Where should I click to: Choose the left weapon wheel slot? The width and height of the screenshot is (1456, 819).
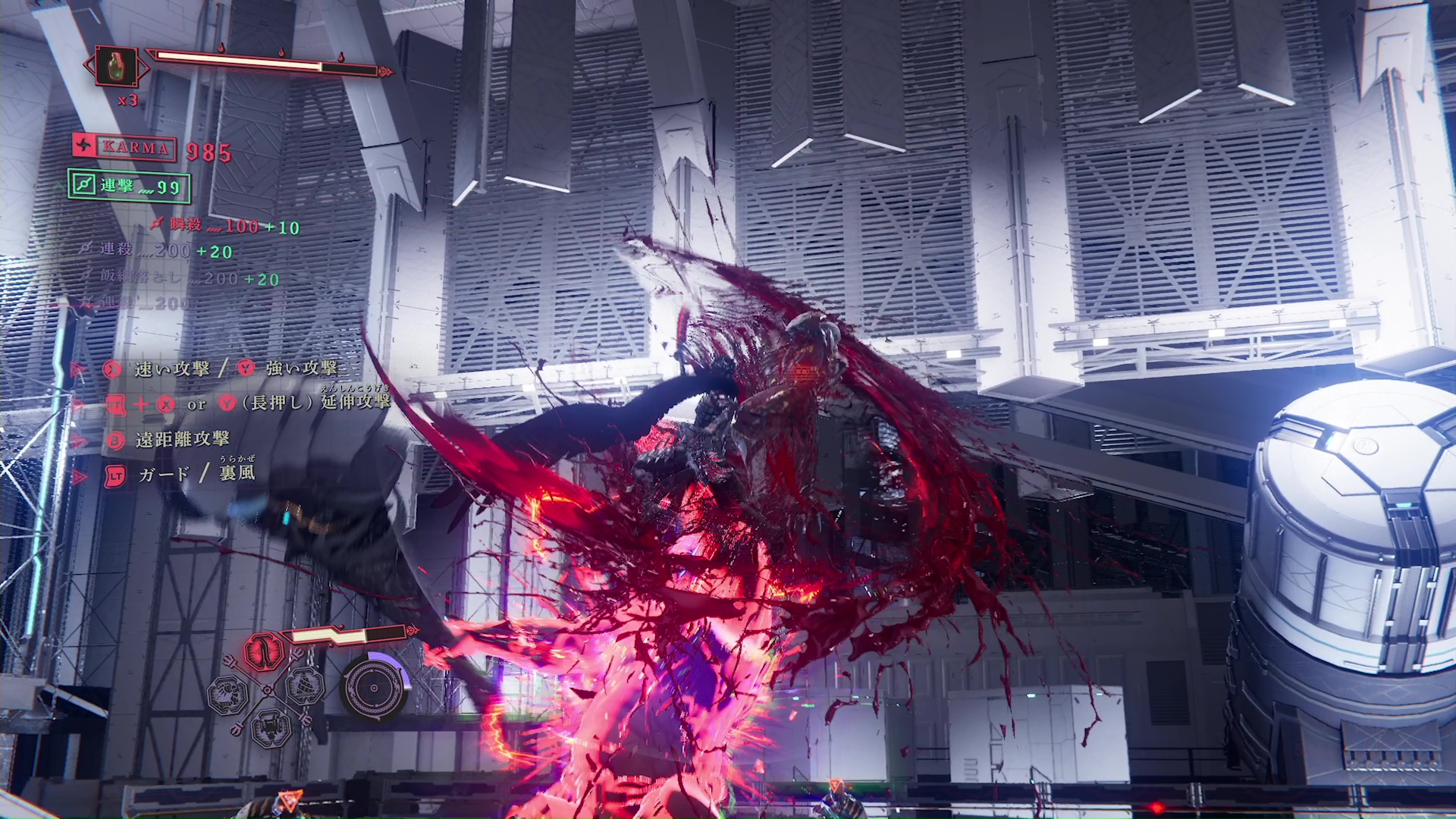click(227, 695)
